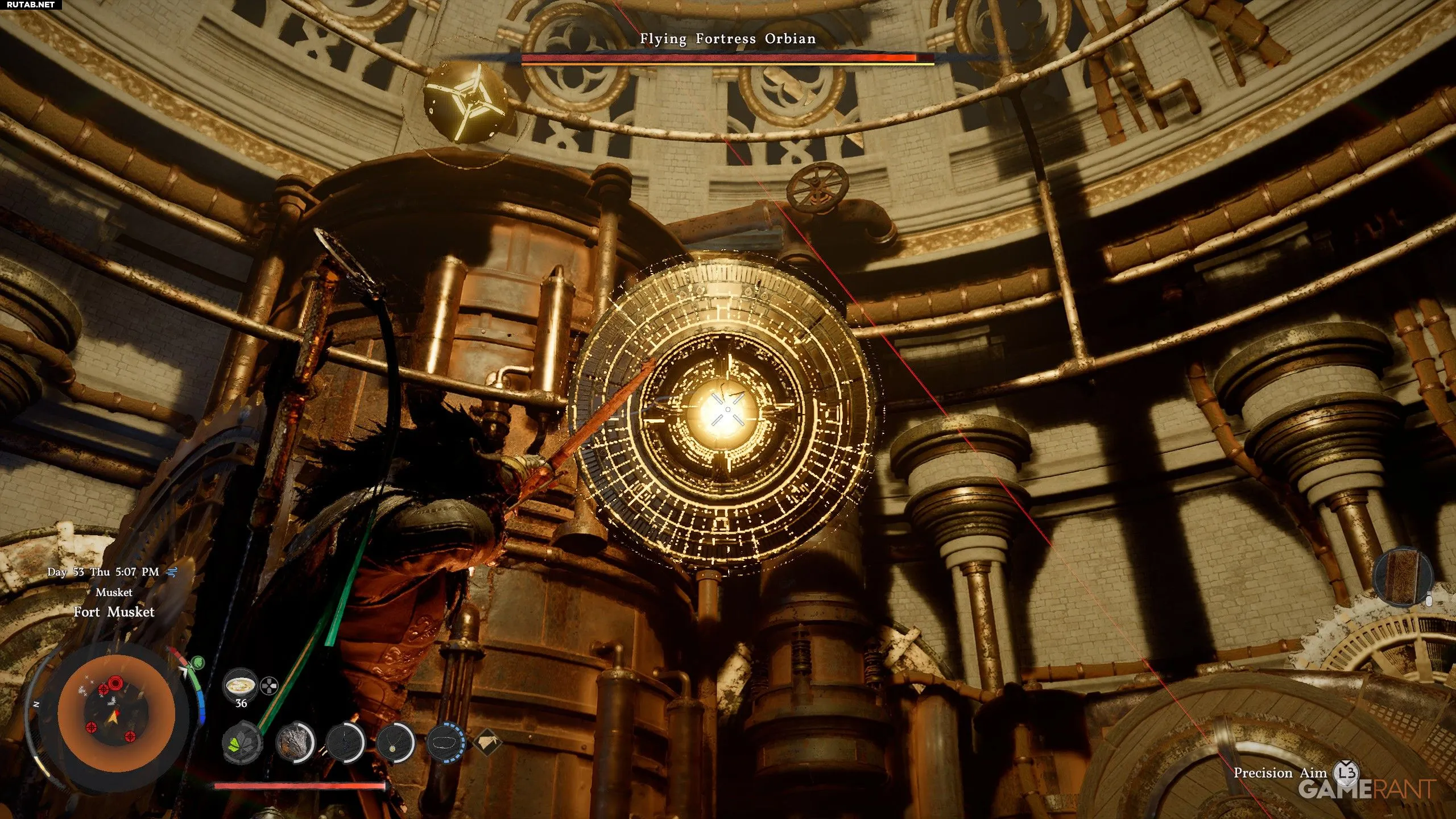Select the pendant necklace skill slot
The height and width of the screenshot is (819, 1456).
click(x=394, y=743)
